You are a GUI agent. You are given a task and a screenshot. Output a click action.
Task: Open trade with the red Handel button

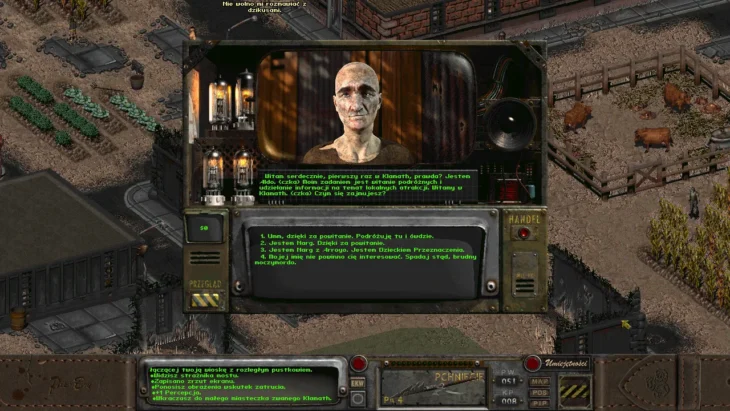pyautogui.click(x=522, y=234)
